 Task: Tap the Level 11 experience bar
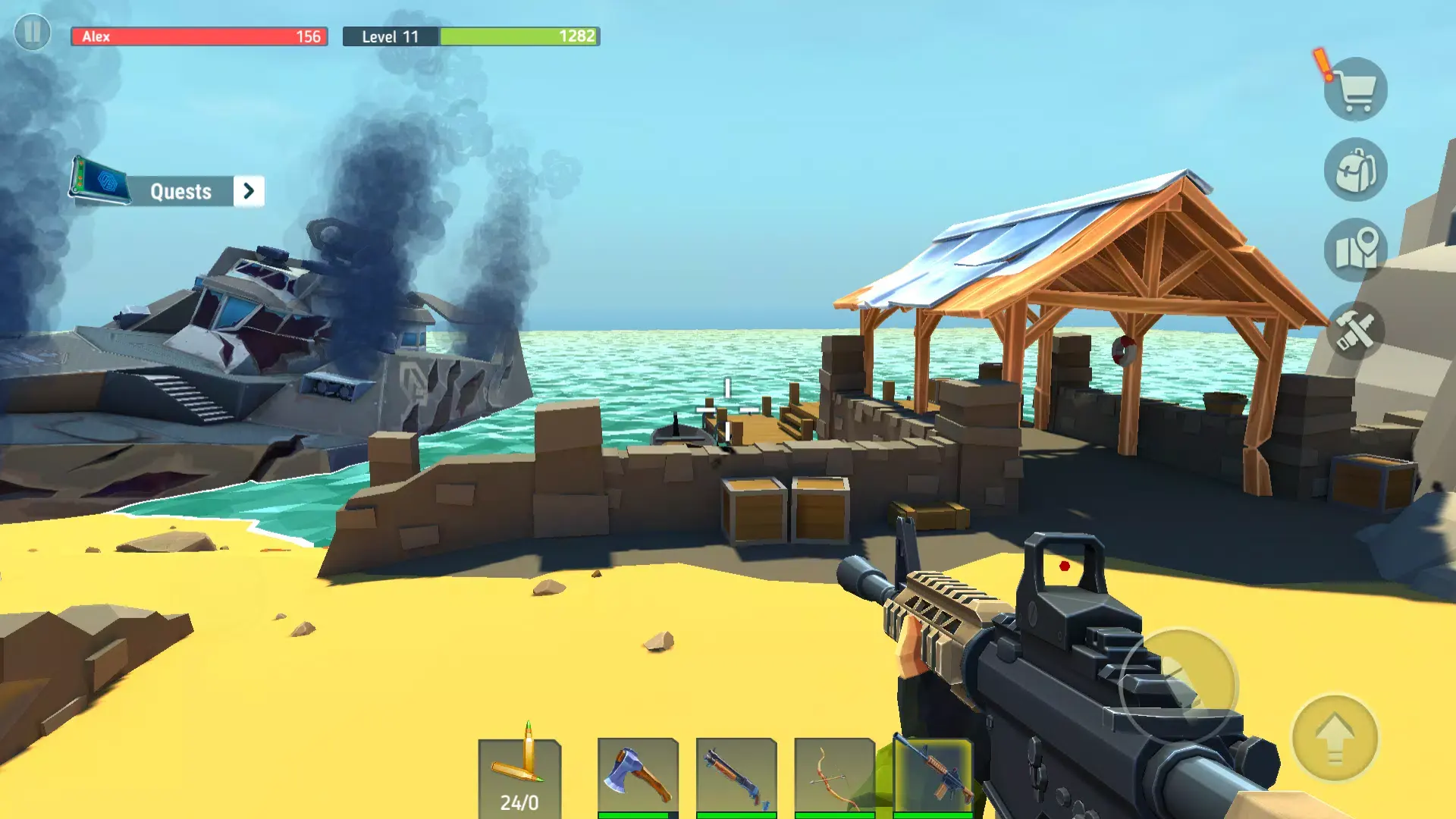pos(470,36)
